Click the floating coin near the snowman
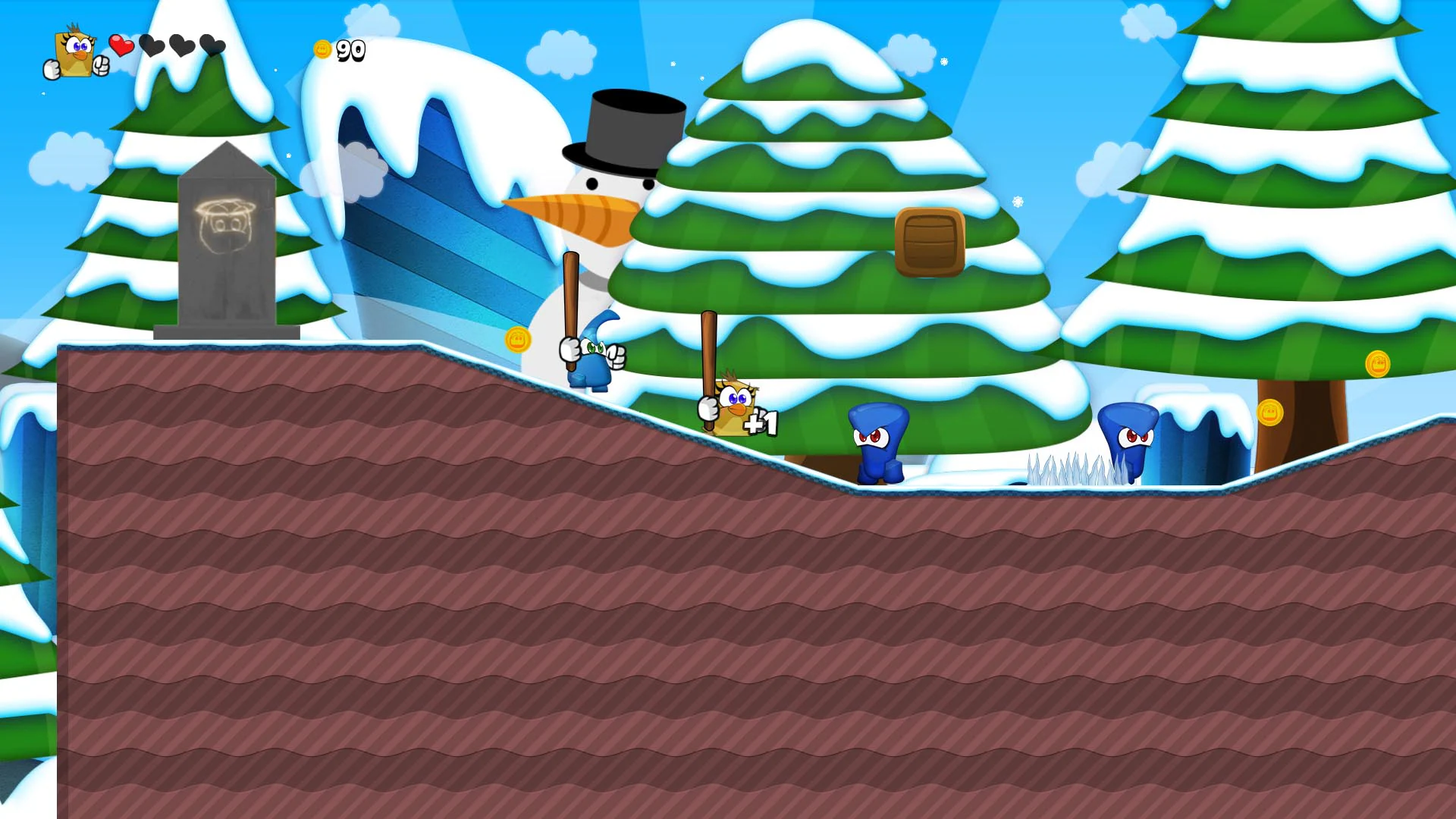The image size is (1456, 819). [x=519, y=340]
